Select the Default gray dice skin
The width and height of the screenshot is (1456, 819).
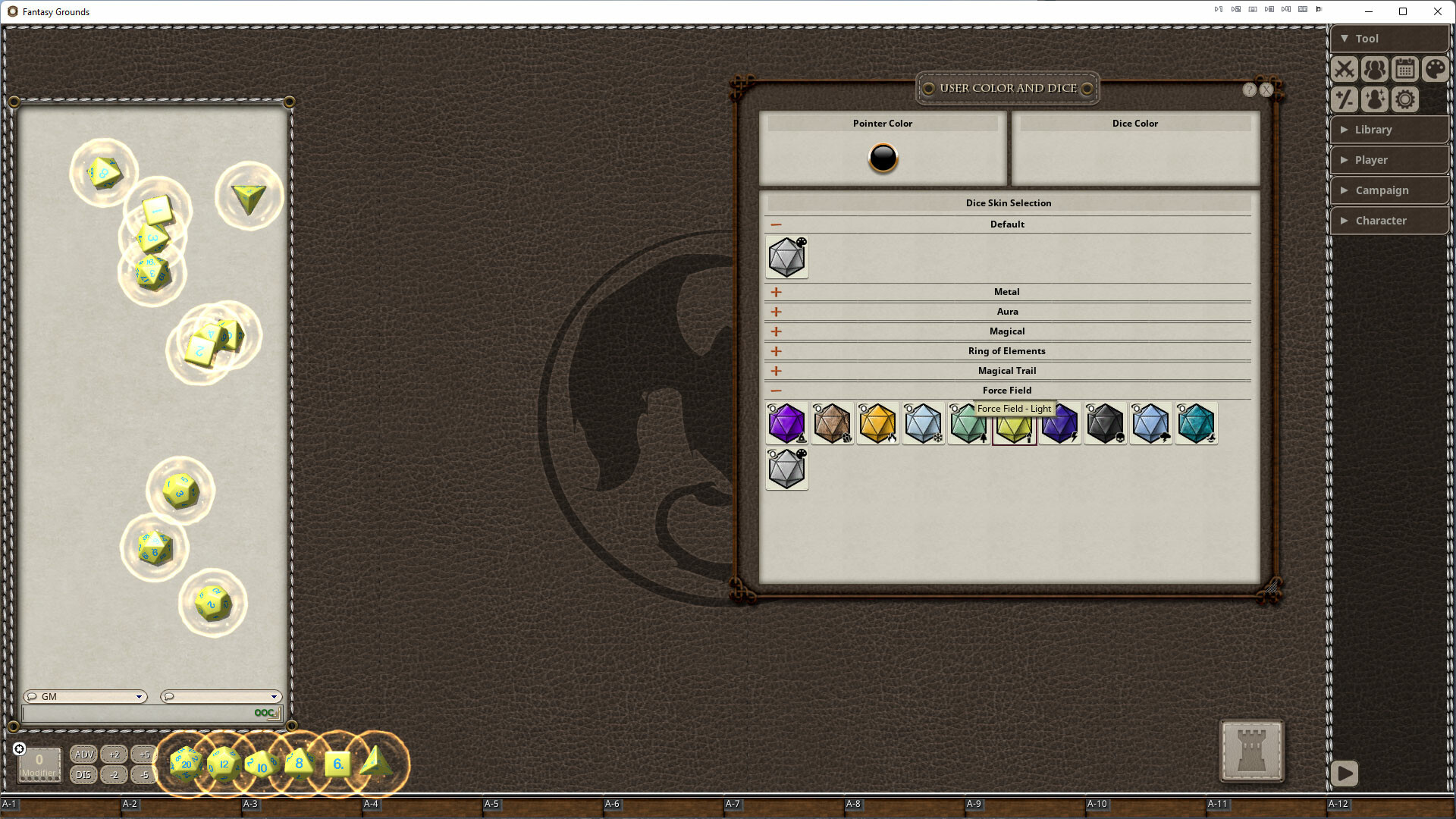pyautogui.click(x=786, y=257)
